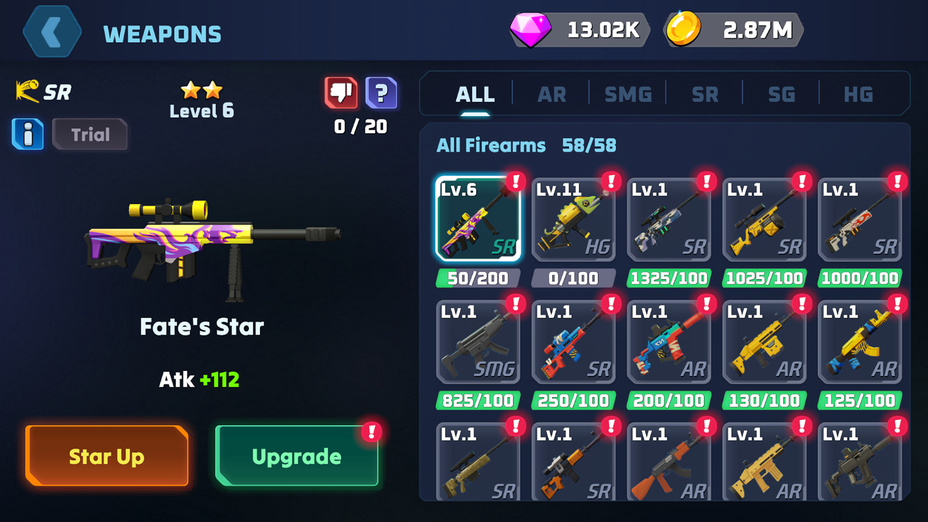Select the AR tile showing 200/100
The image size is (928, 522).
[669, 342]
